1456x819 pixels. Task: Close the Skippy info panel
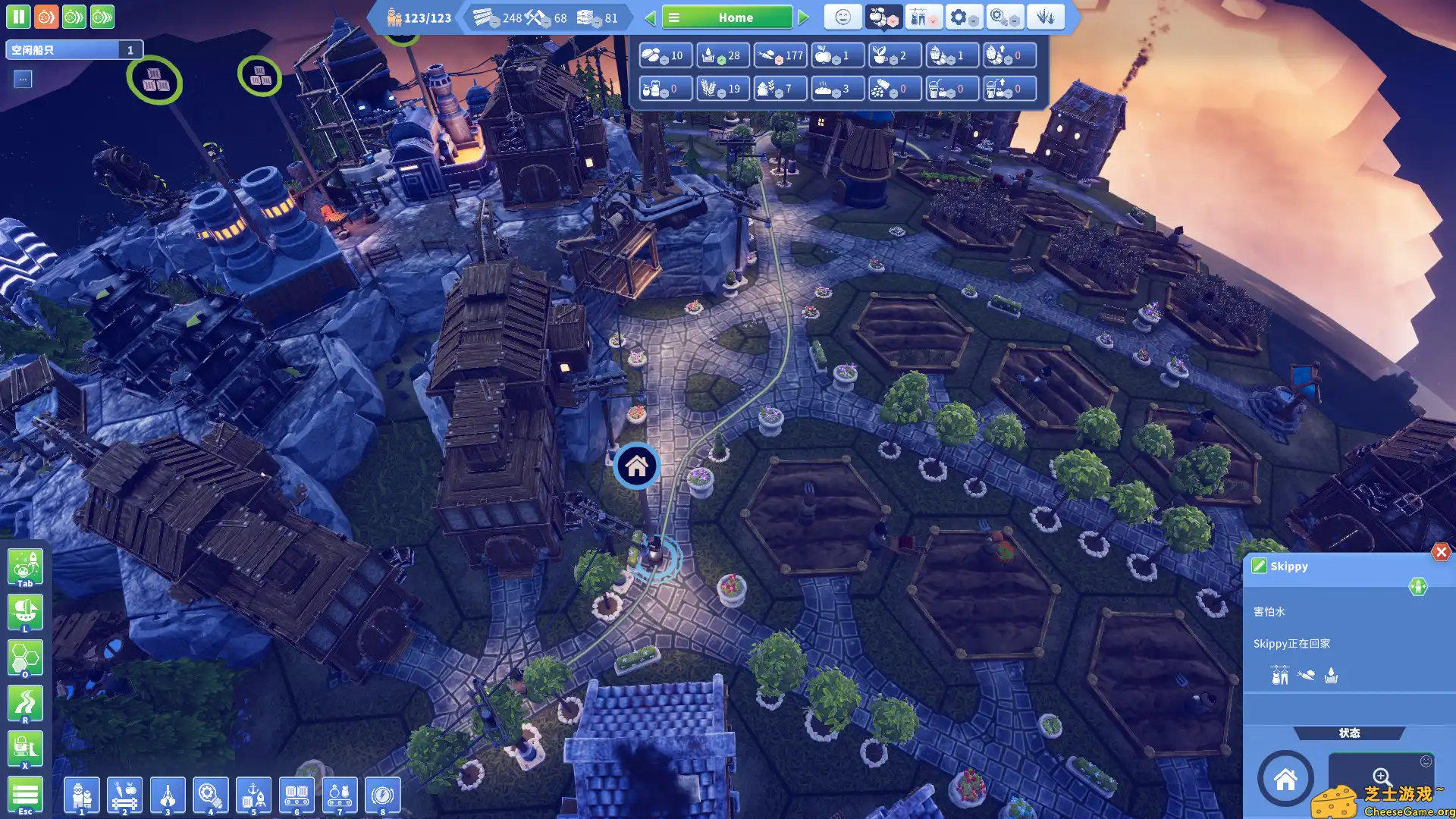pyautogui.click(x=1441, y=552)
